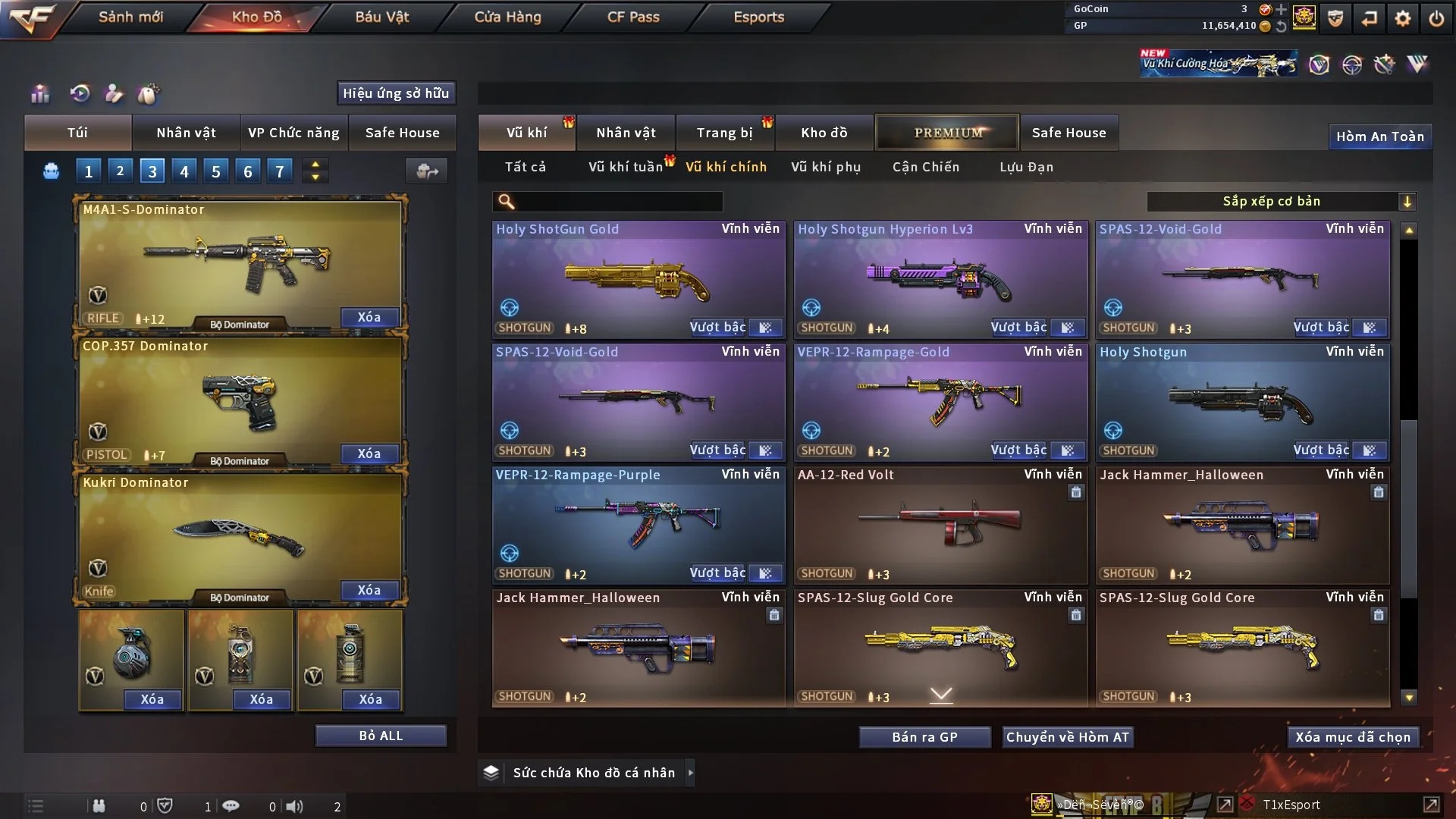1456x819 pixels.
Task: Select the AA-12-Red Volt shotgun
Action: point(940,525)
